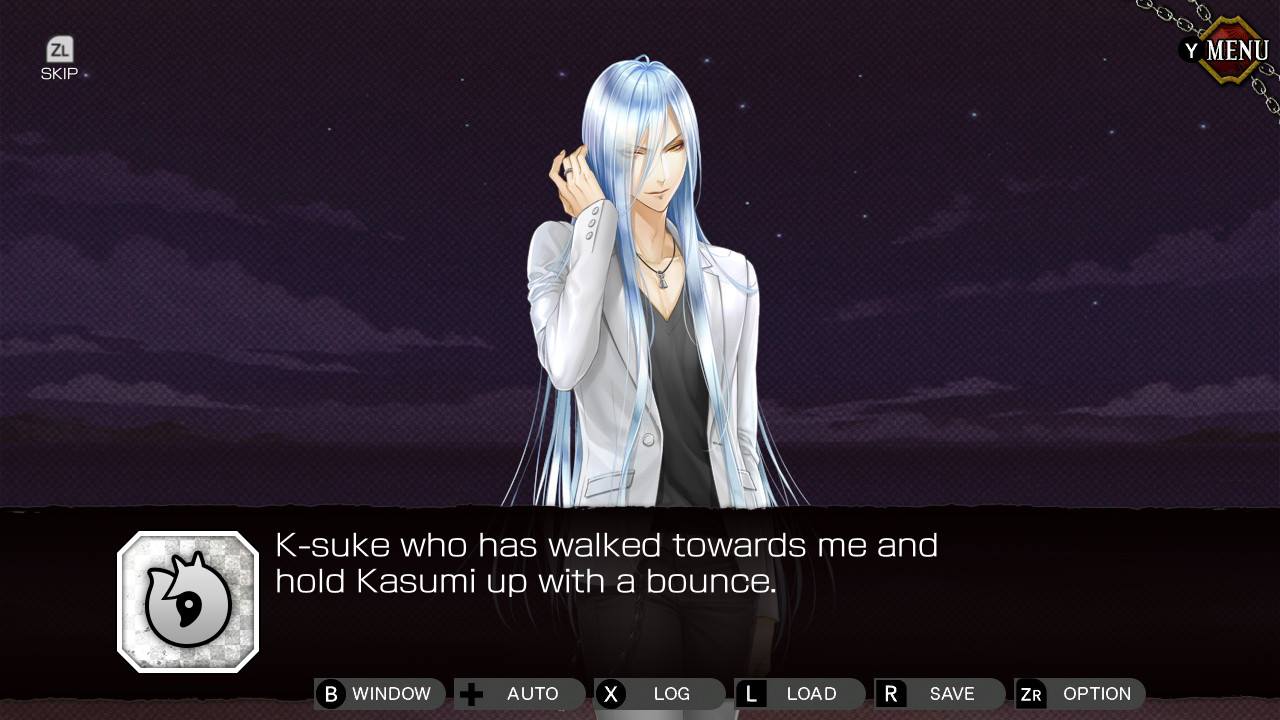Open the OPTION settings
This screenshot has height=720, width=1280.
[x=1080, y=694]
